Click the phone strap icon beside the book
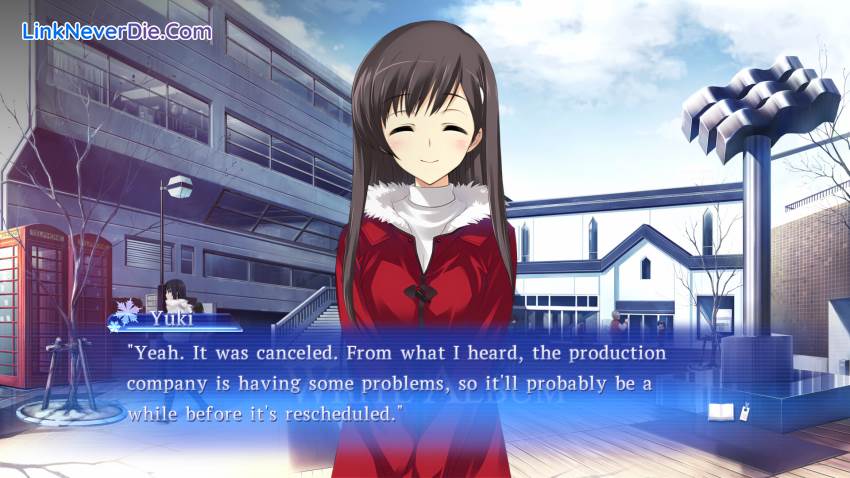The width and height of the screenshot is (850, 478). tap(744, 410)
